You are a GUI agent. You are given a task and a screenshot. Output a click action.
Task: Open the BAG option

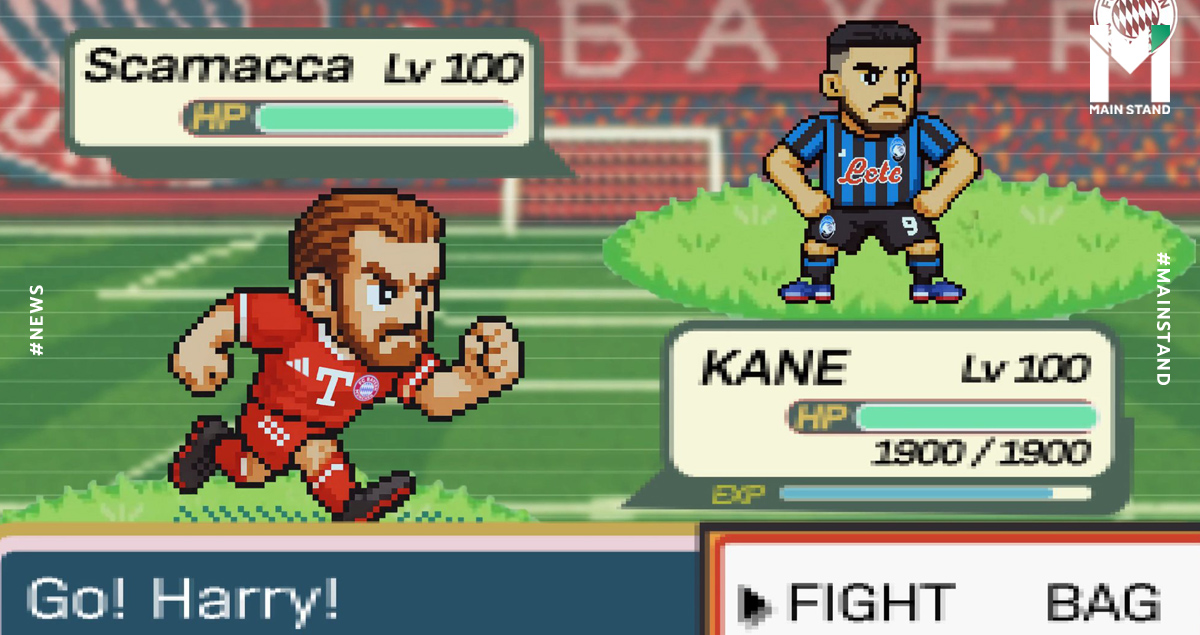pos(1103,603)
